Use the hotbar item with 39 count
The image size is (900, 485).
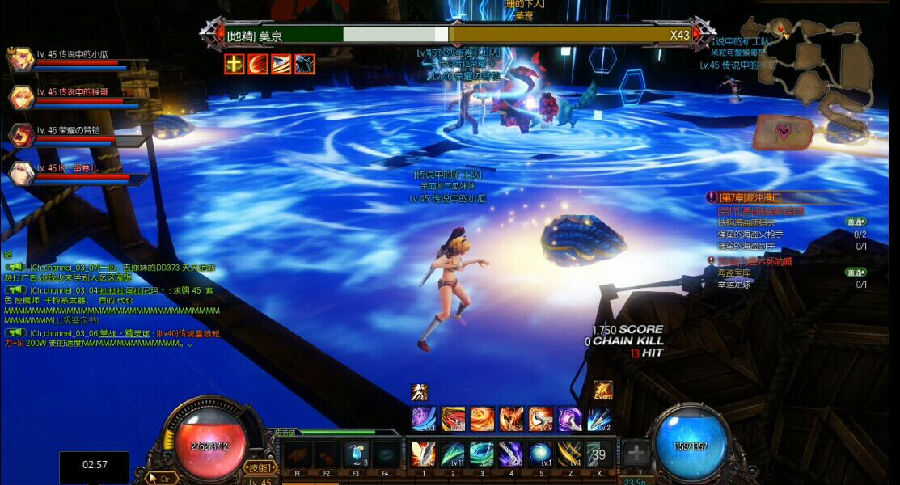599,453
